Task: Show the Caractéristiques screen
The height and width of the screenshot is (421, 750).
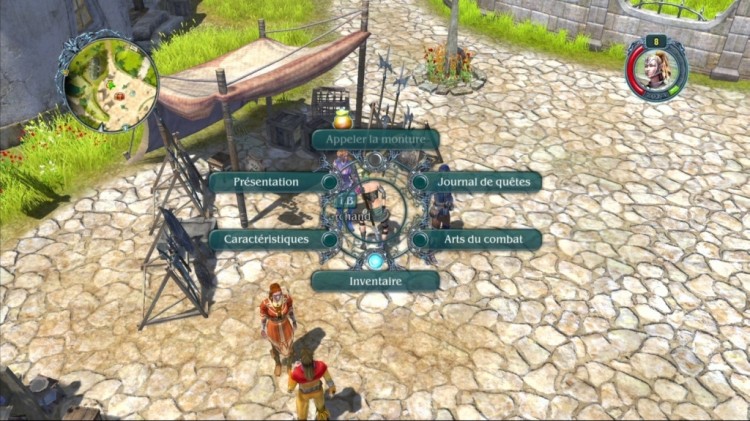Action: (267, 240)
